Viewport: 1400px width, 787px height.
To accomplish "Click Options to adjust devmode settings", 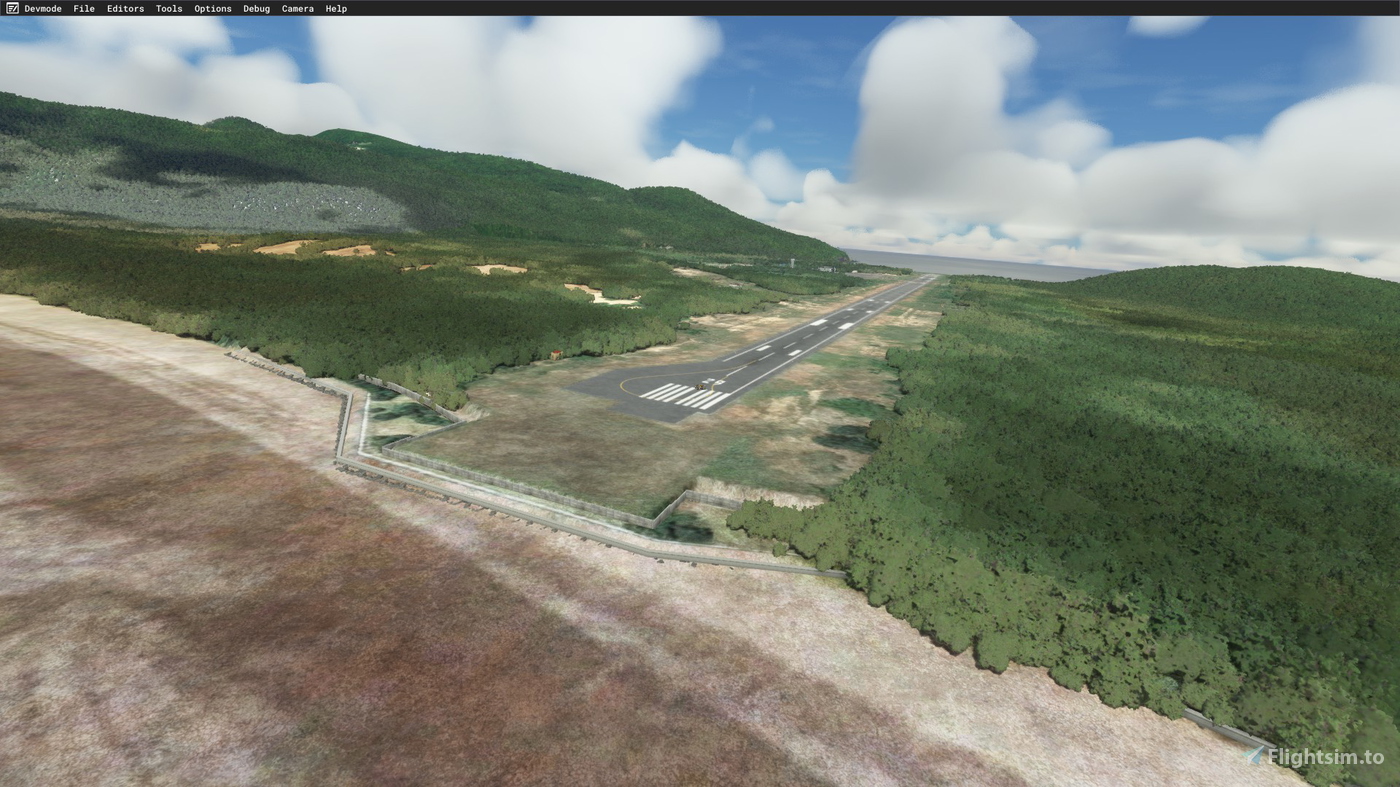I will [211, 8].
